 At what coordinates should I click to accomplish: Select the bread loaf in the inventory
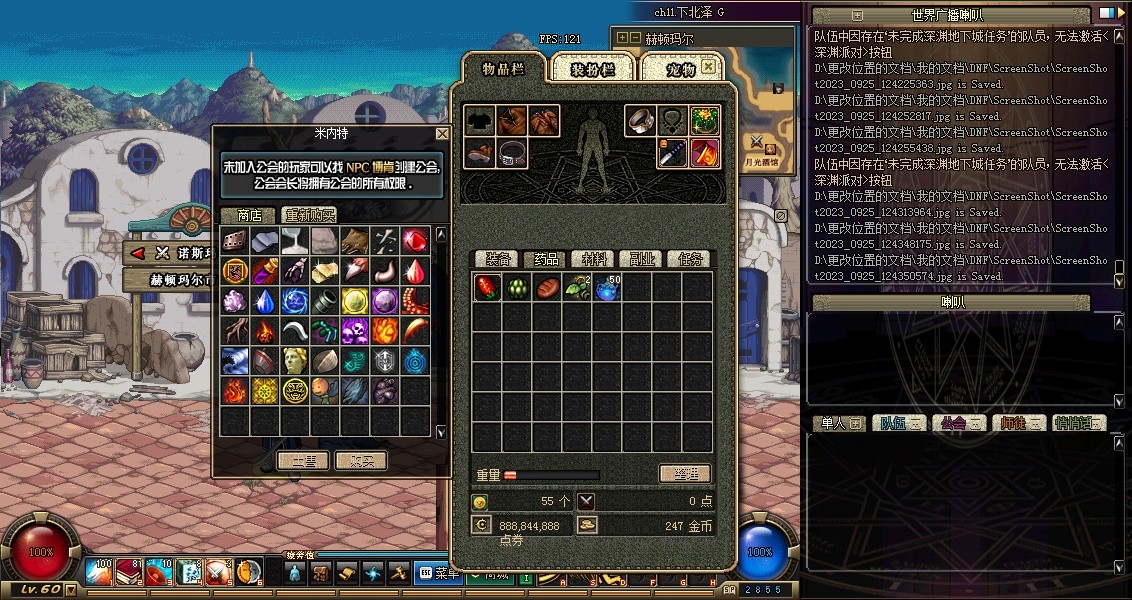pyautogui.click(x=547, y=289)
